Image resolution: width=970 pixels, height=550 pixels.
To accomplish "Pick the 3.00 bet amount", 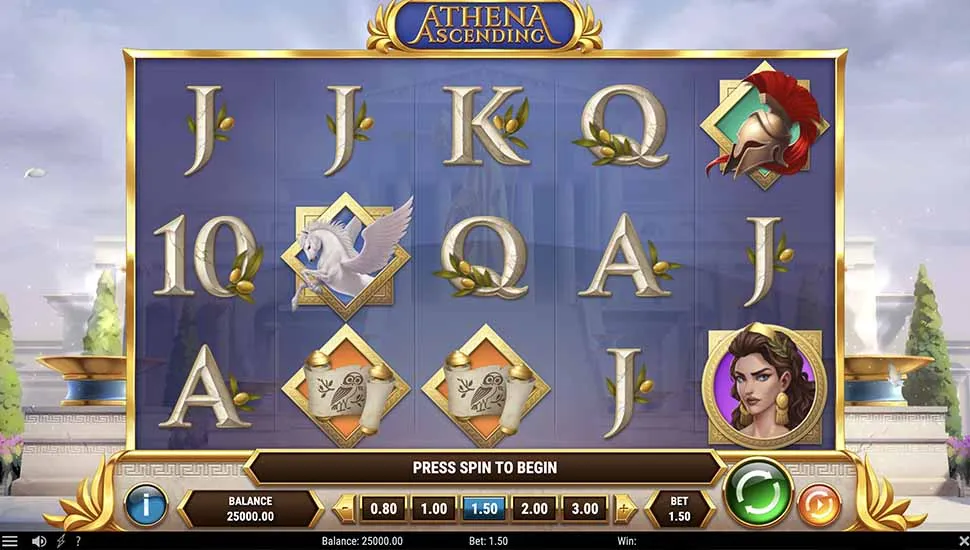I will pos(584,508).
